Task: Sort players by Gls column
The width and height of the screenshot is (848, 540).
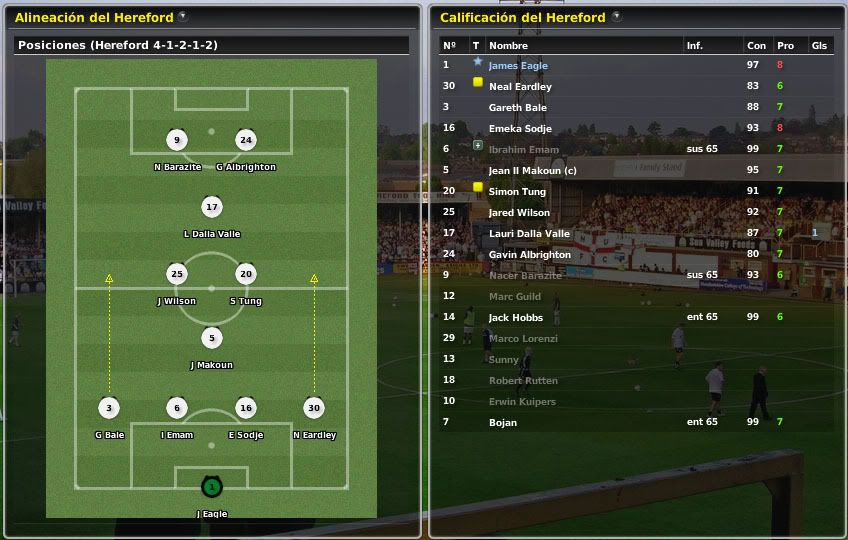Action: pyautogui.click(x=819, y=46)
